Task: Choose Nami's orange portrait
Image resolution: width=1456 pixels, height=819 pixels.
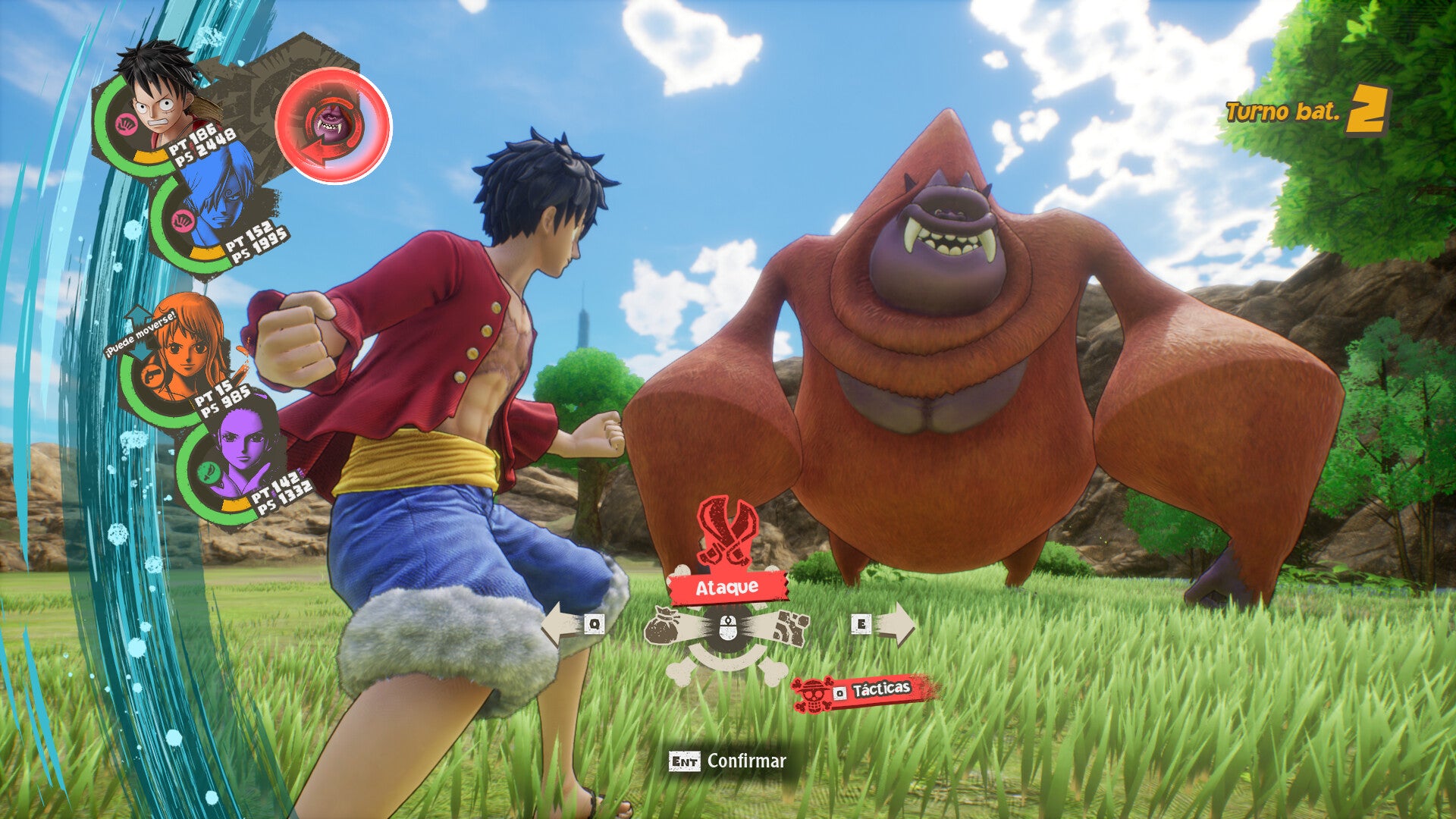Action: tap(182, 350)
